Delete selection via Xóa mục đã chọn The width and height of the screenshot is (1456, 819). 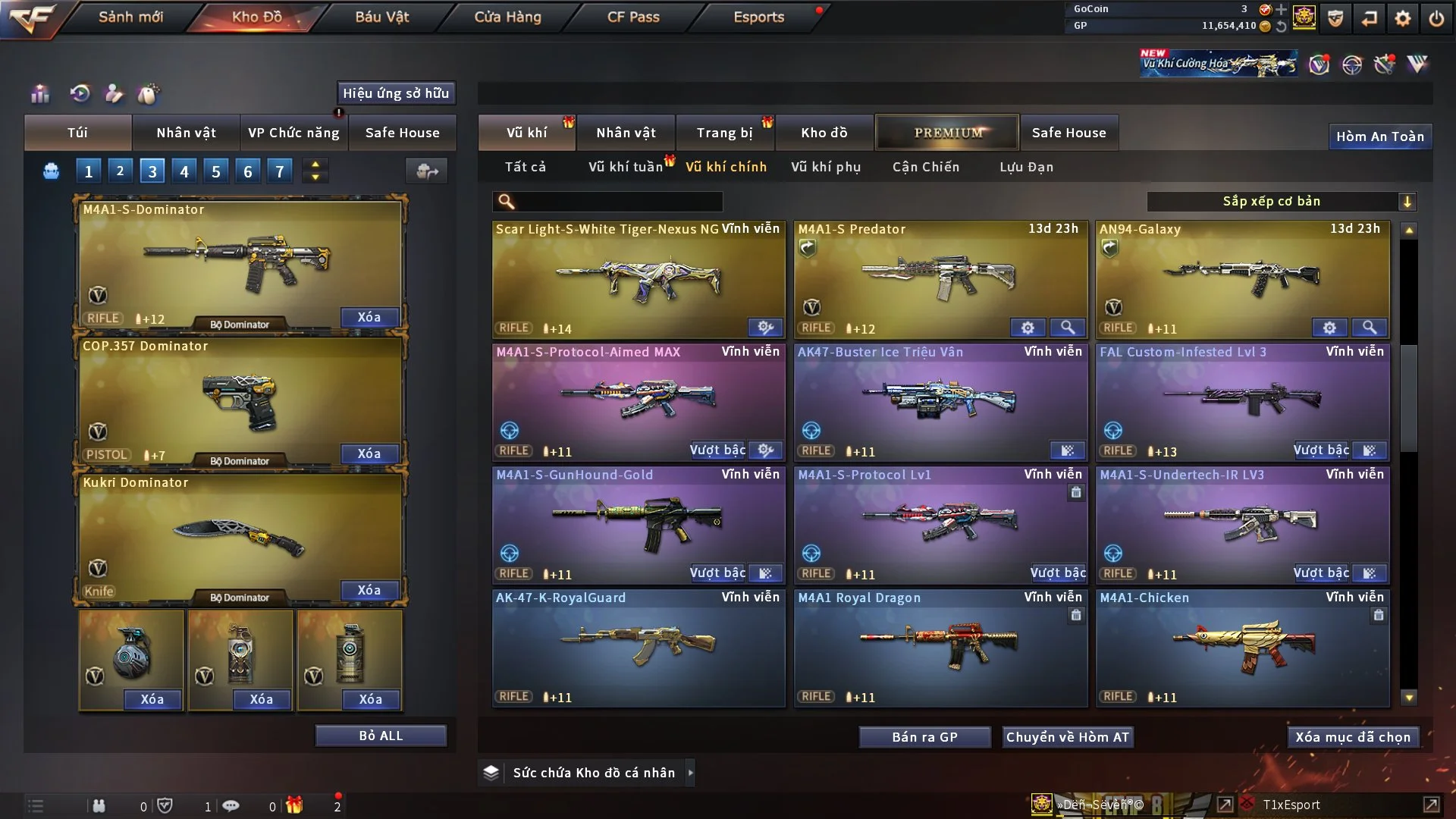coord(1352,737)
